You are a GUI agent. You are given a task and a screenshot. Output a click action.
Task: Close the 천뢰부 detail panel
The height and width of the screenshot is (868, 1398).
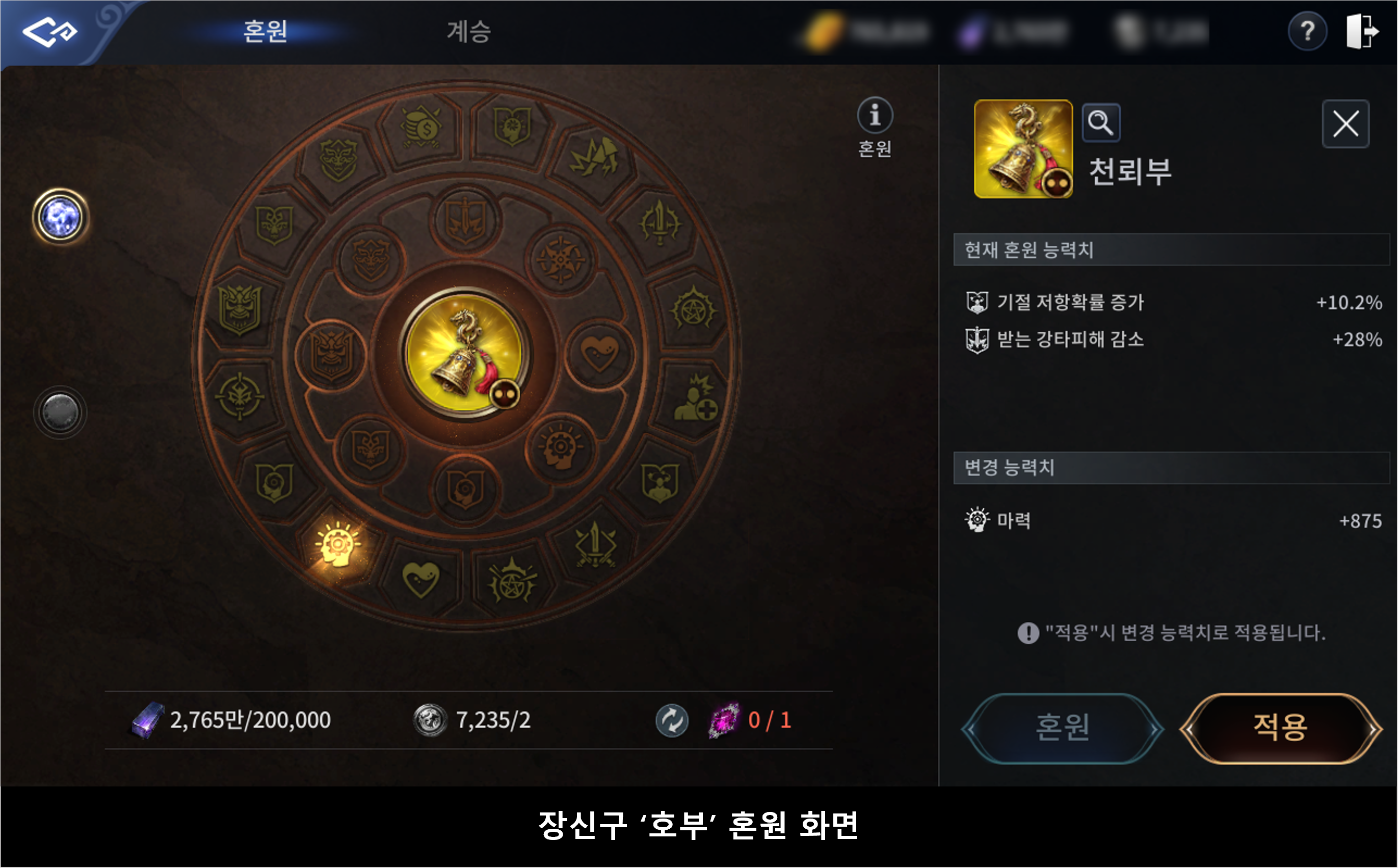pyautogui.click(x=1345, y=124)
